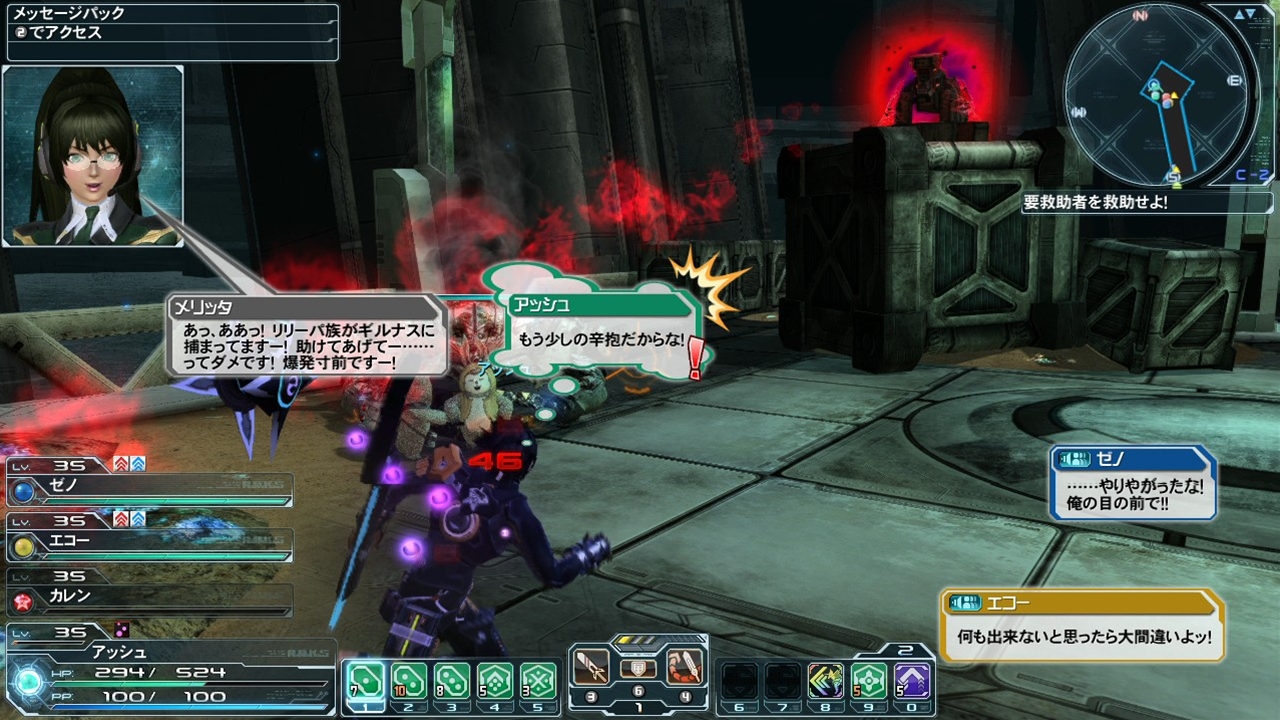
Task: Click the small shield icon in weapon palette
Action: [638, 669]
